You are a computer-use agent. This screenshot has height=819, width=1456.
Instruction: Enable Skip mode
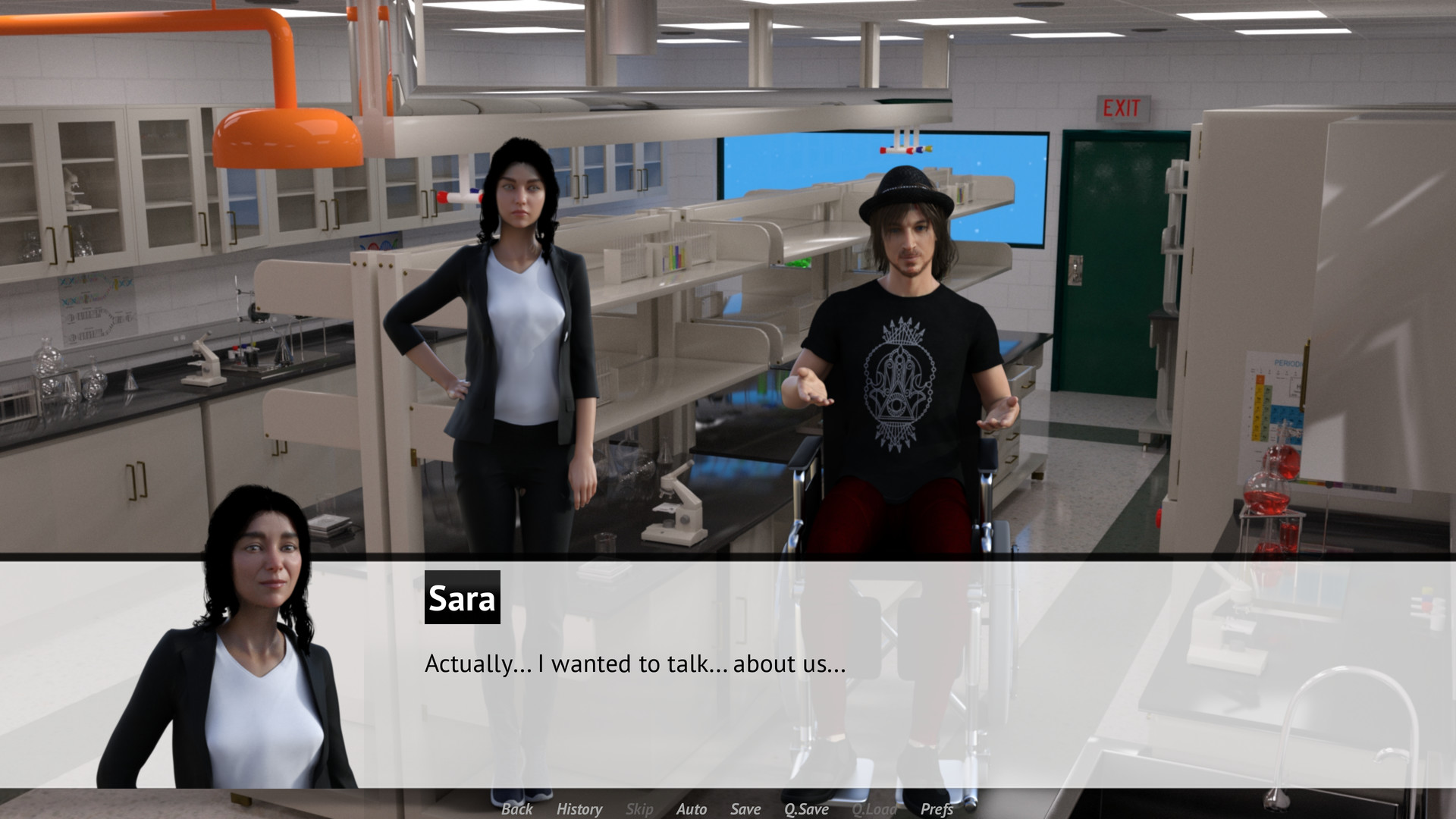point(639,809)
